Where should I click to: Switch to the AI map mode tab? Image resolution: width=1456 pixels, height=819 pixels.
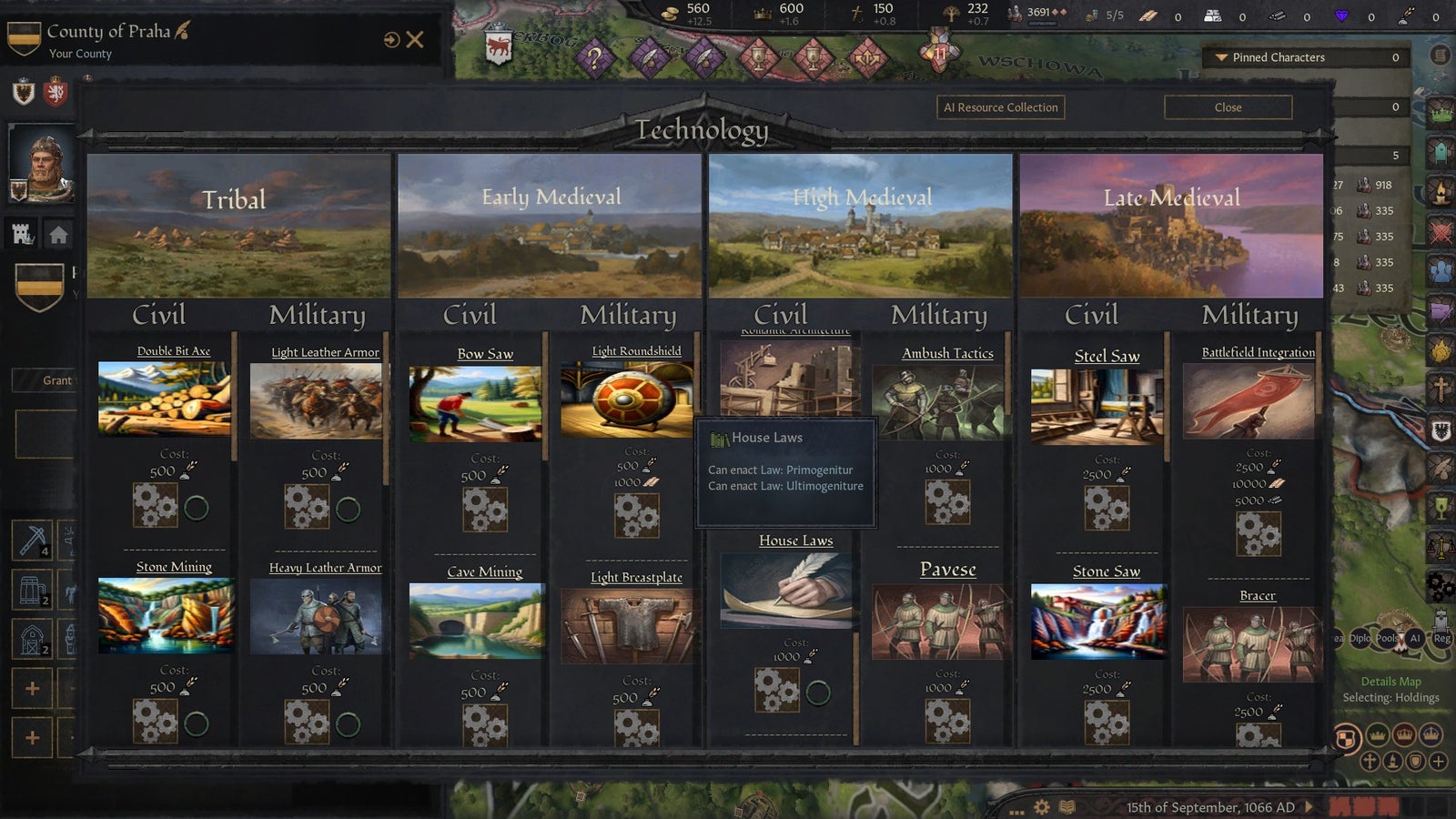click(x=1415, y=638)
